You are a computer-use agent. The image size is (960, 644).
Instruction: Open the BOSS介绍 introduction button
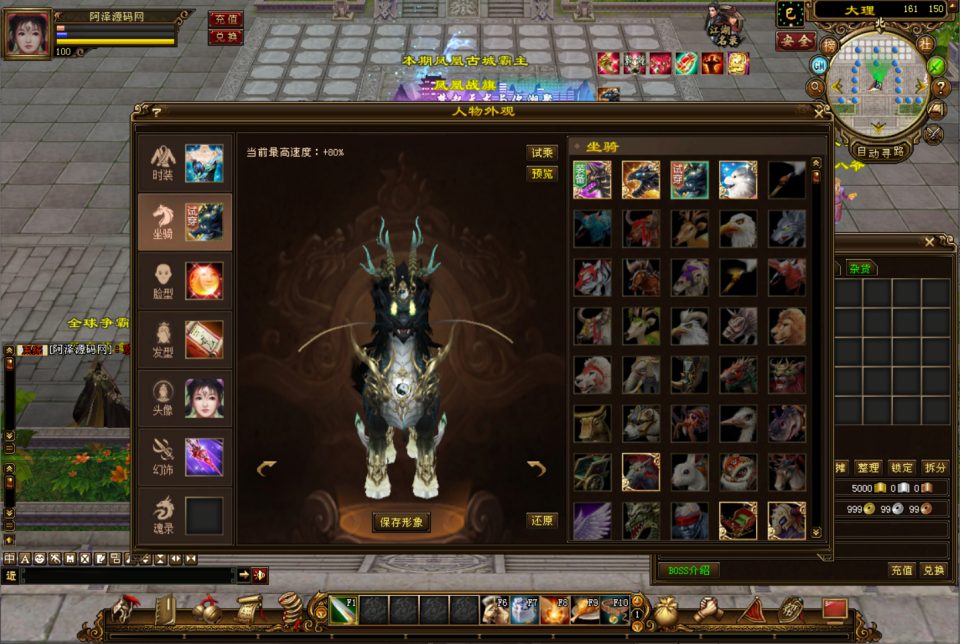688,570
